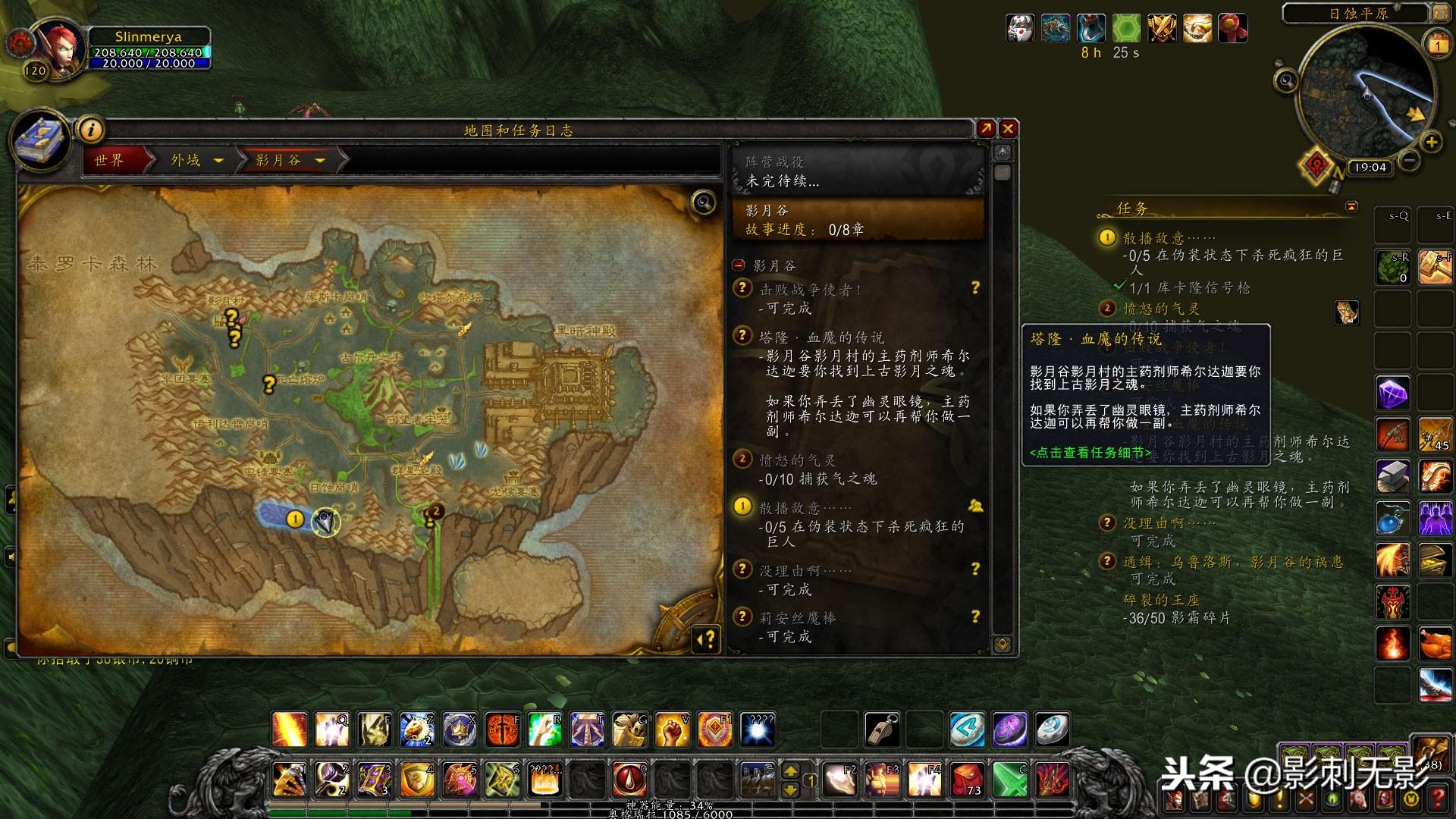Open the map info button
The width and height of the screenshot is (1456, 819).
(92, 130)
